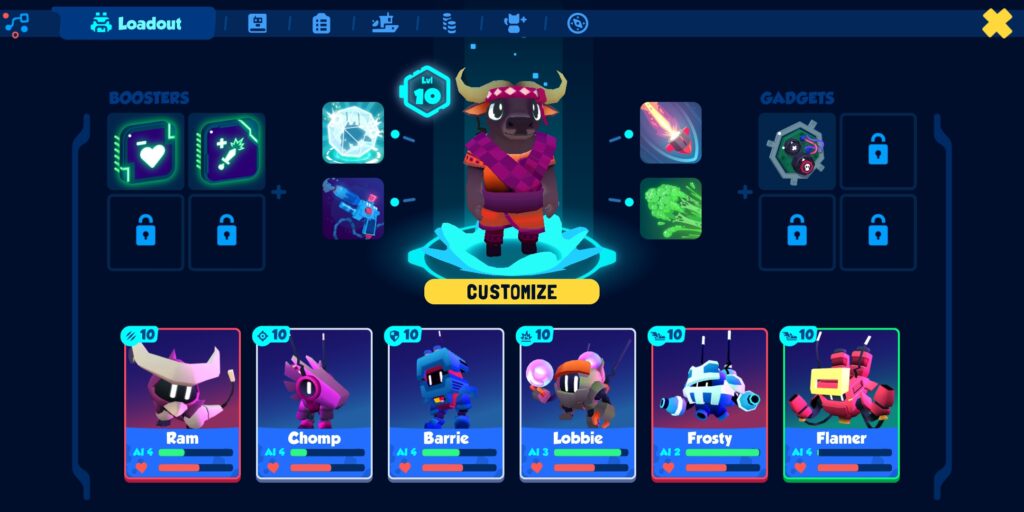Open the ship icon tab
Viewport: 1024px width, 512px height.
[x=385, y=23]
